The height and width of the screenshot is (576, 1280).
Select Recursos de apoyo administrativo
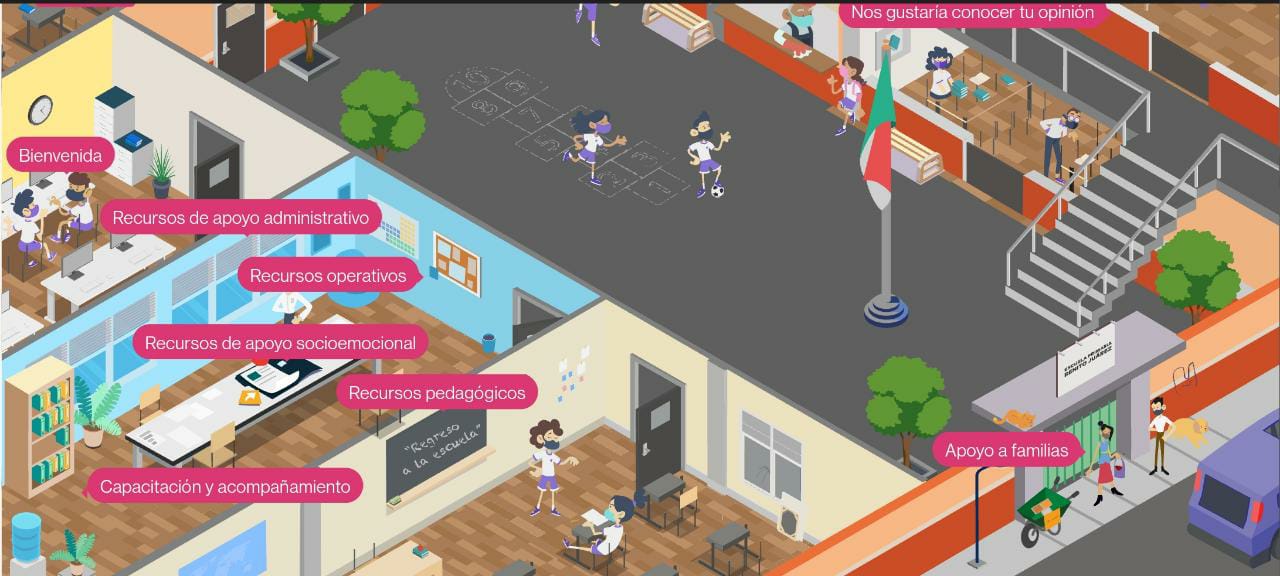pos(240,217)
